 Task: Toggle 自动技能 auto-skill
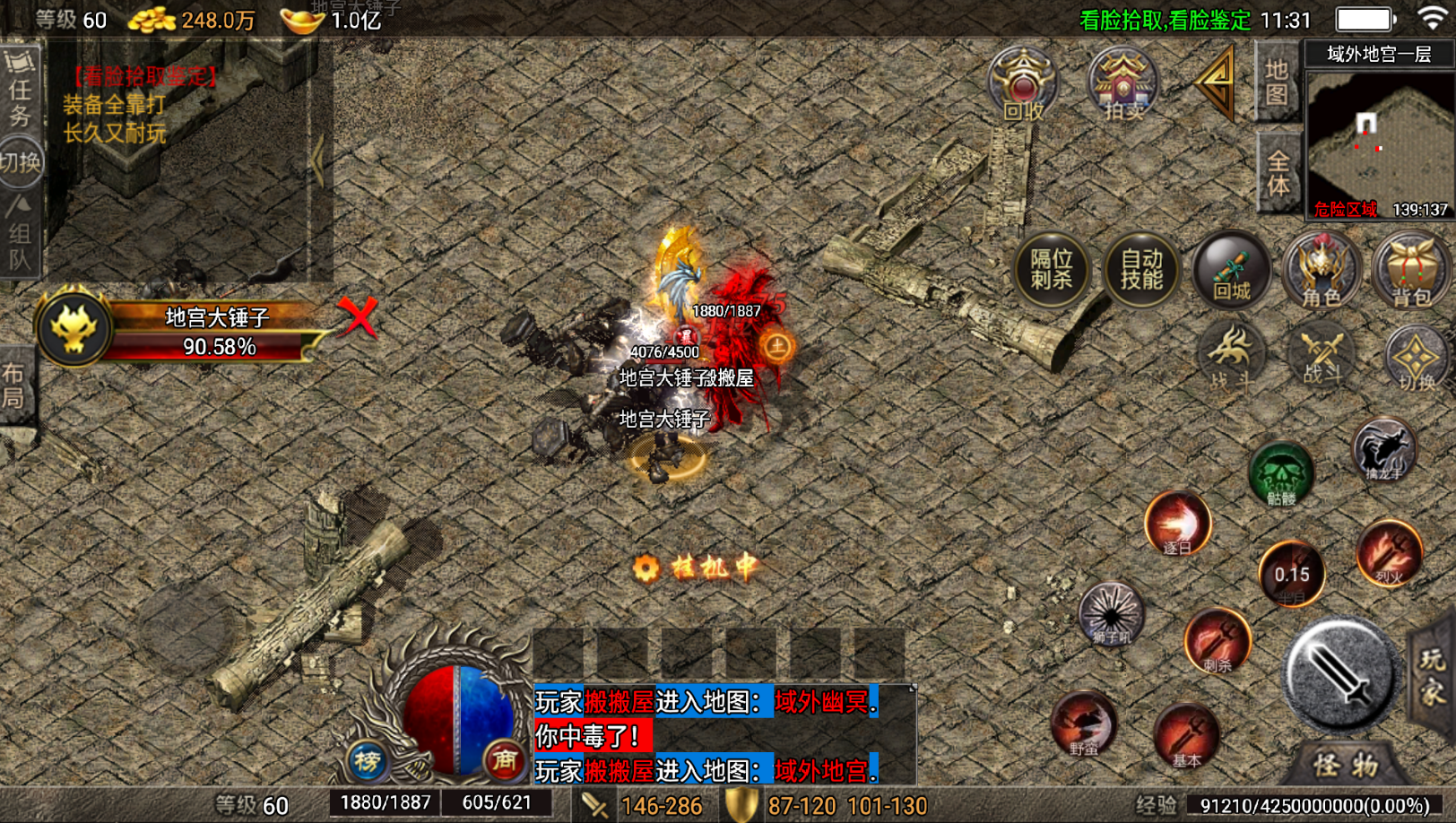pos(1141,269)
